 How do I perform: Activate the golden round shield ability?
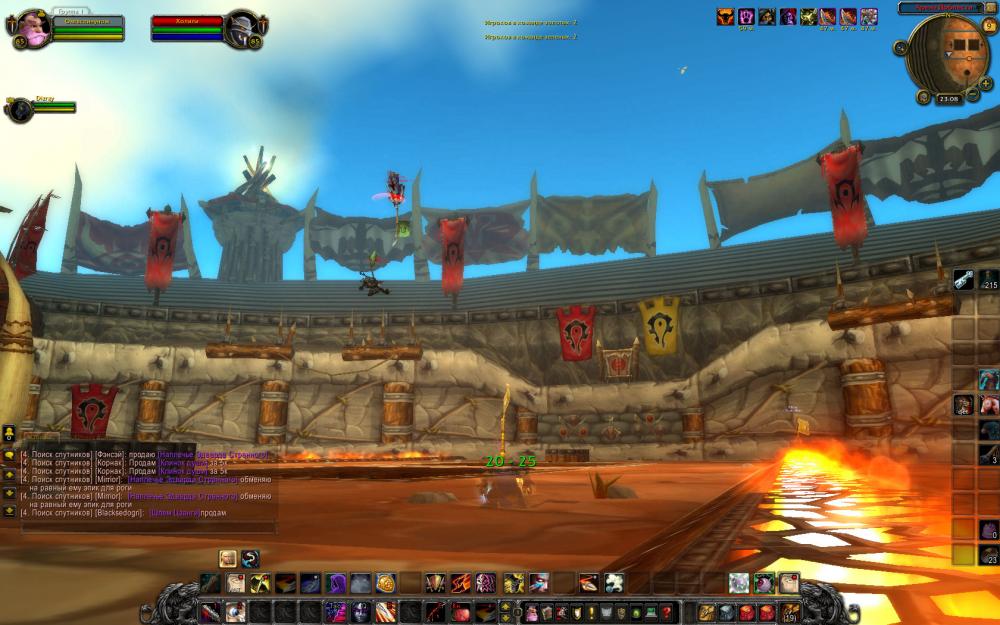point(385,582)
